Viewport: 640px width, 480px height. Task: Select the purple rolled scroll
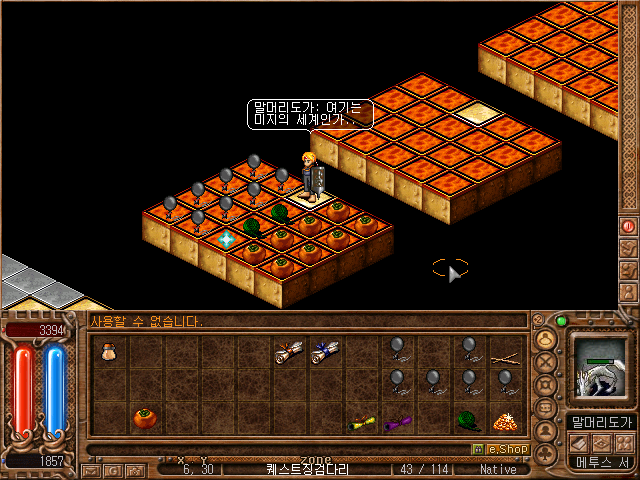397,423
